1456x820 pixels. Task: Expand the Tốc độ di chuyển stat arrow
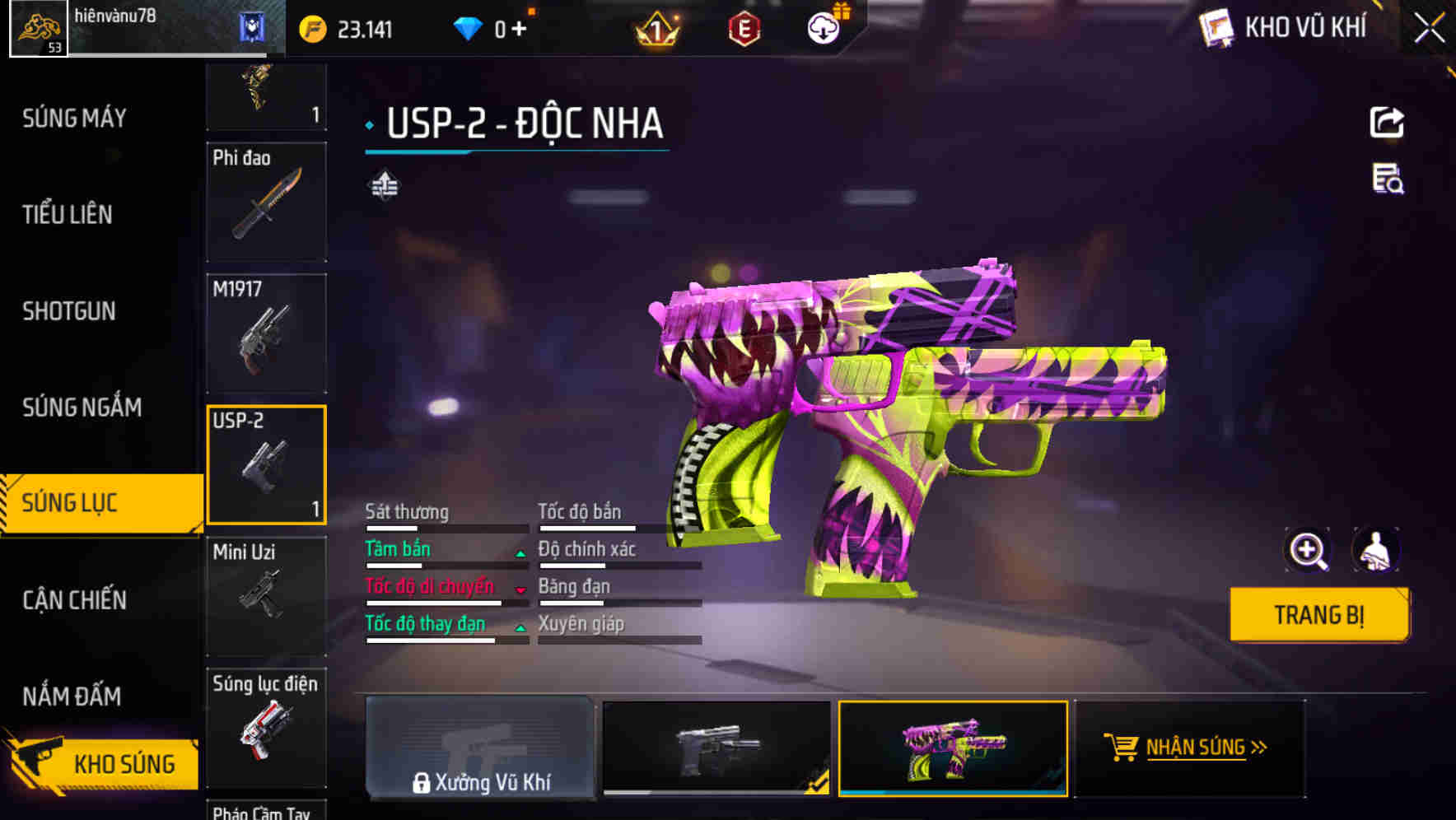[520, 590]
